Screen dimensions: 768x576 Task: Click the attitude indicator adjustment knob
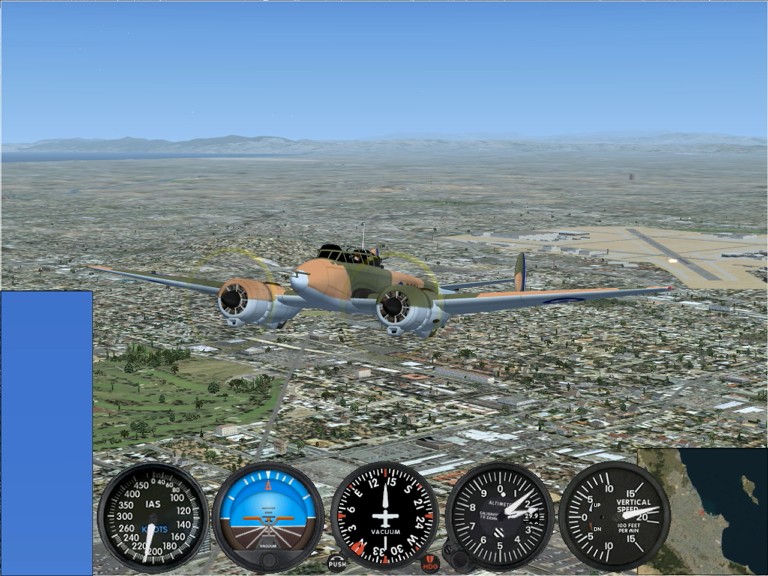coord(268,560)
